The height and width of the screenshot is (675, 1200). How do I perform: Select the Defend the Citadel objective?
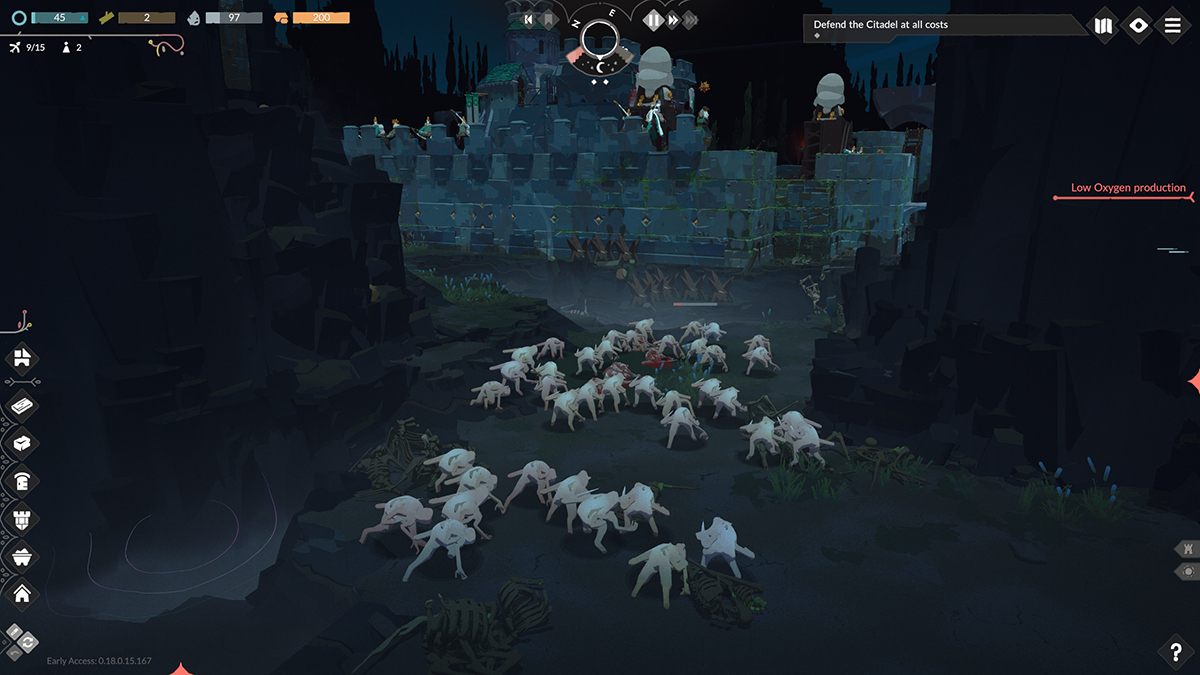point(881,25)
